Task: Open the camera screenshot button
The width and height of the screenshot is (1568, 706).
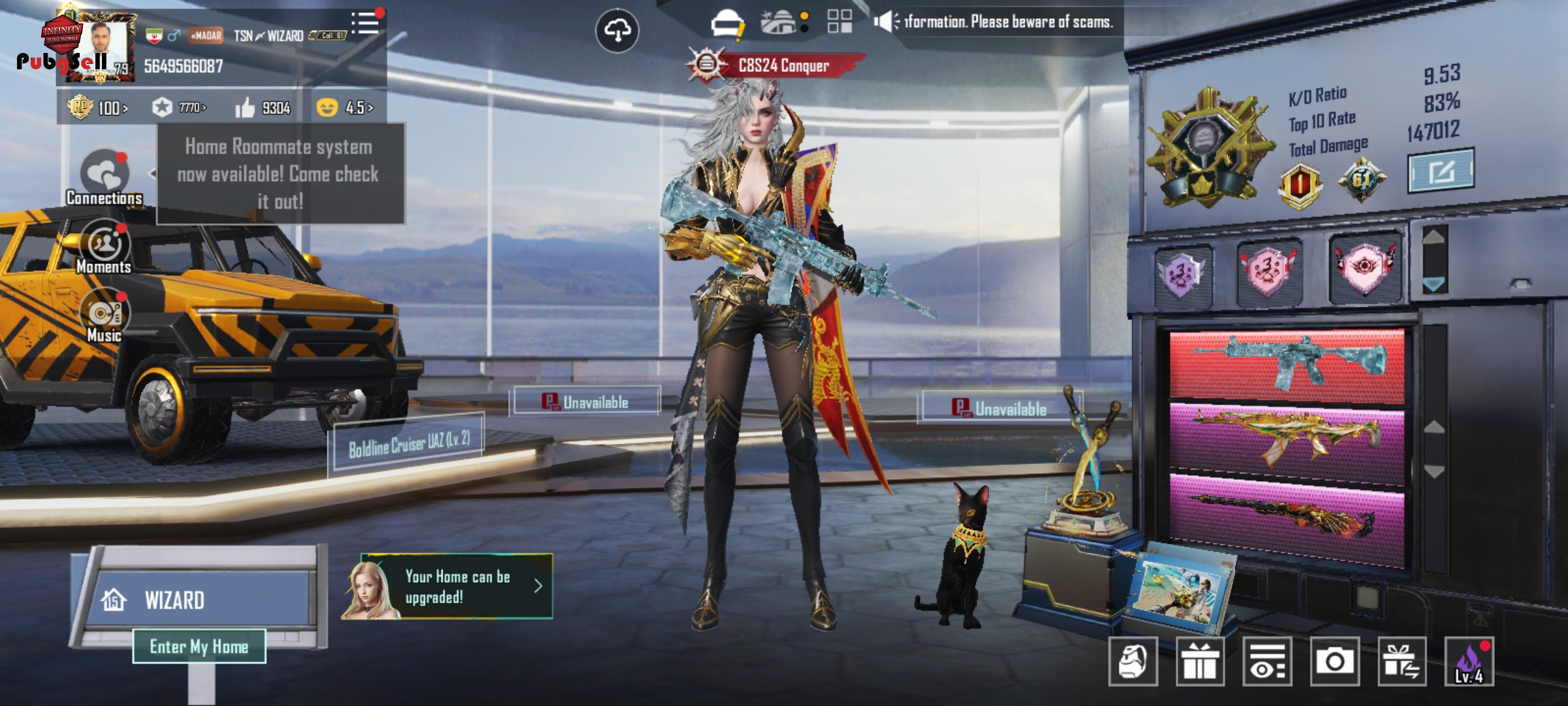Action: coord(1335,662)
